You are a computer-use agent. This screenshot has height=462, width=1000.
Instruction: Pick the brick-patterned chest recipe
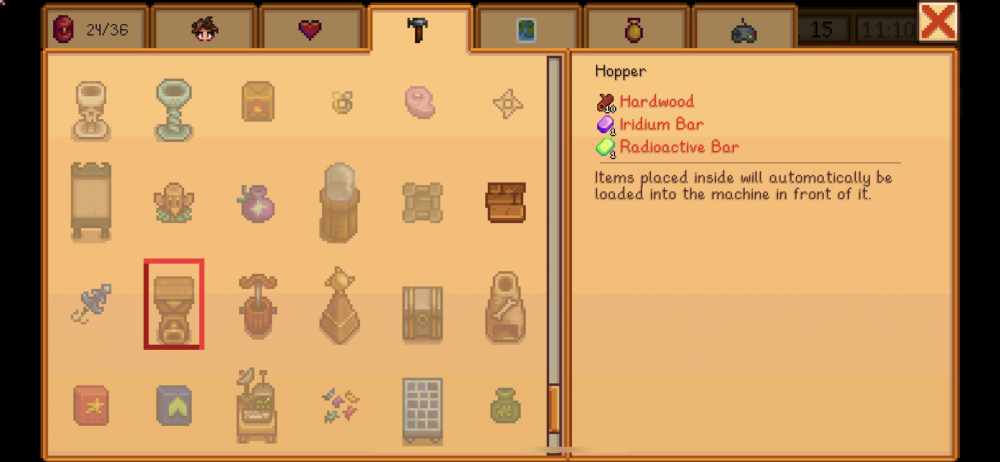(506, 202)
